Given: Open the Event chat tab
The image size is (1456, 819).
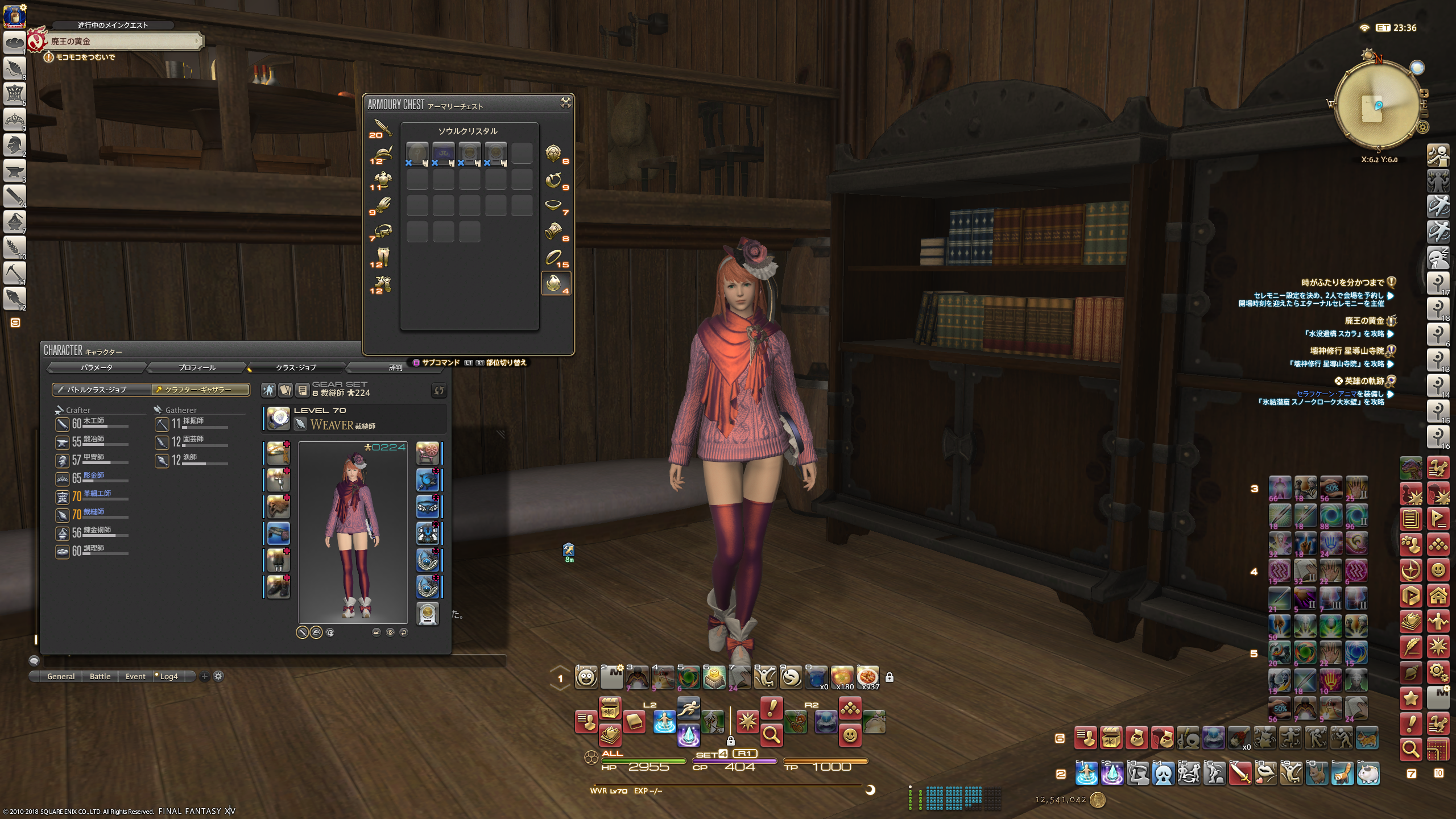Looking at the screenshot, I should click(x=135, y=676).
